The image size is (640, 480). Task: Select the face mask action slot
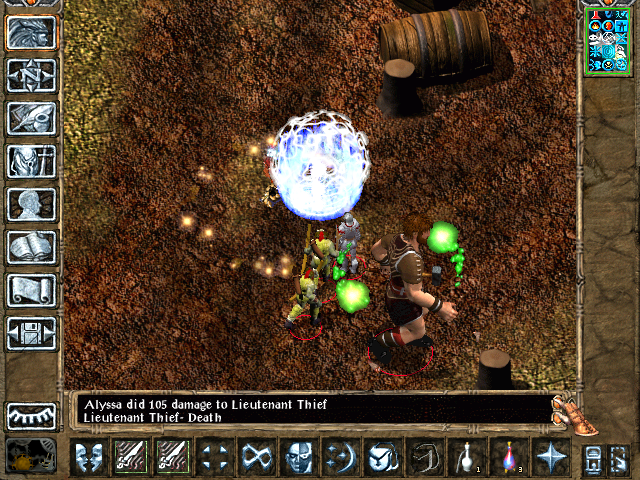pyautogui.click(x=299, y=457)
